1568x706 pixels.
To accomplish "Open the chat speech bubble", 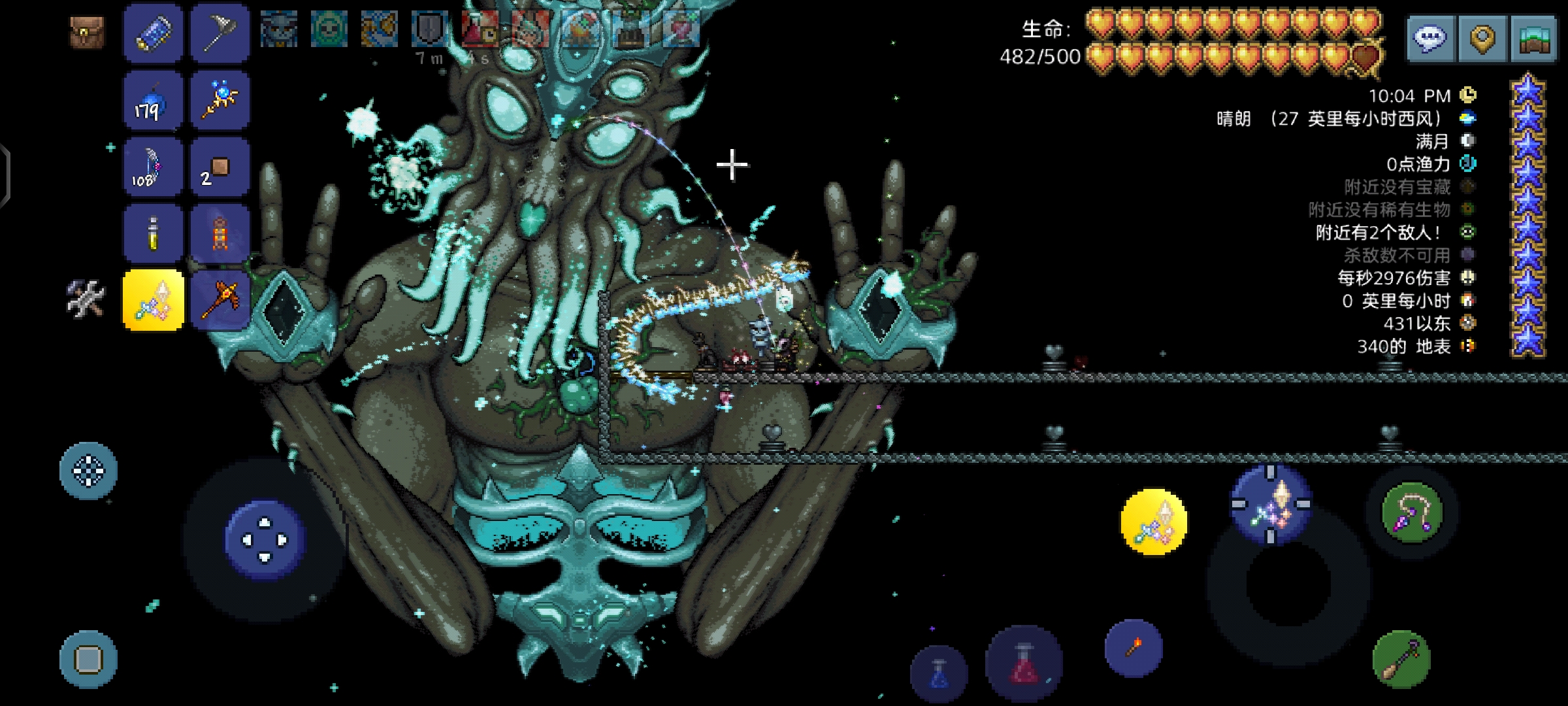I will click(x=1429, y=38).
